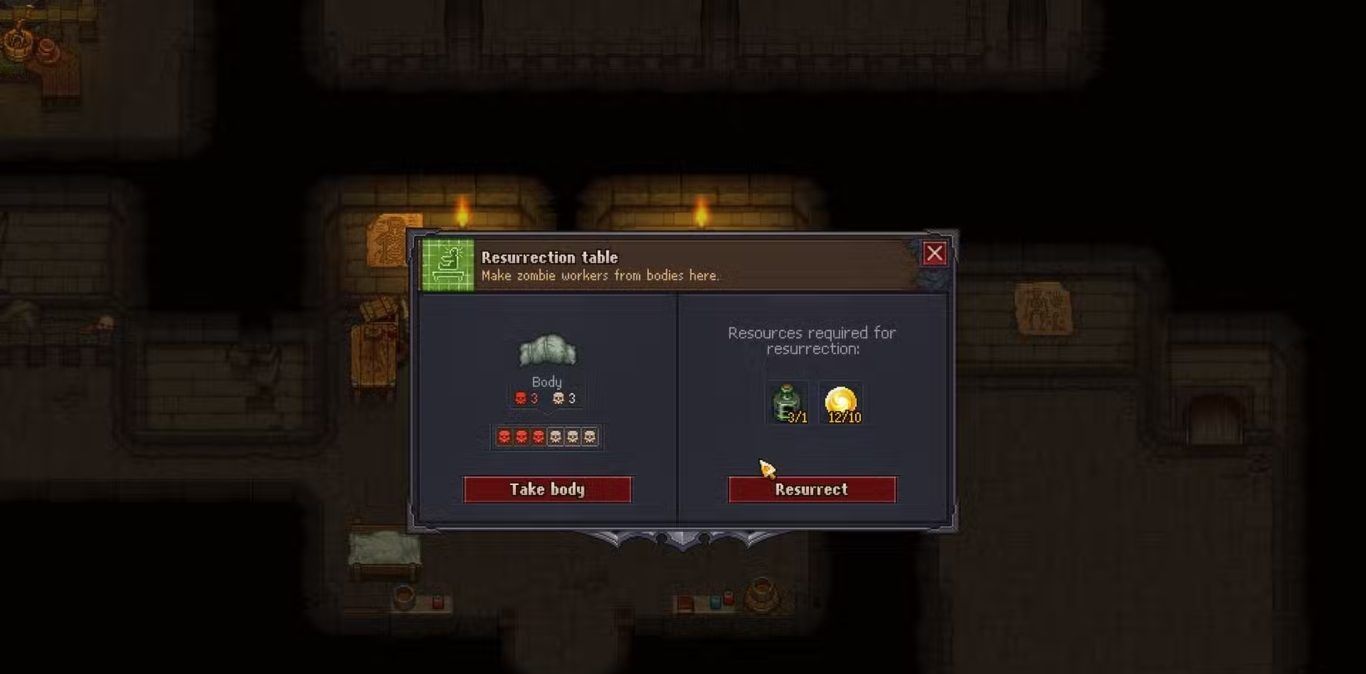Select the golden orb resource
This screenshot has height=674, width=1366.
(841, 402)
